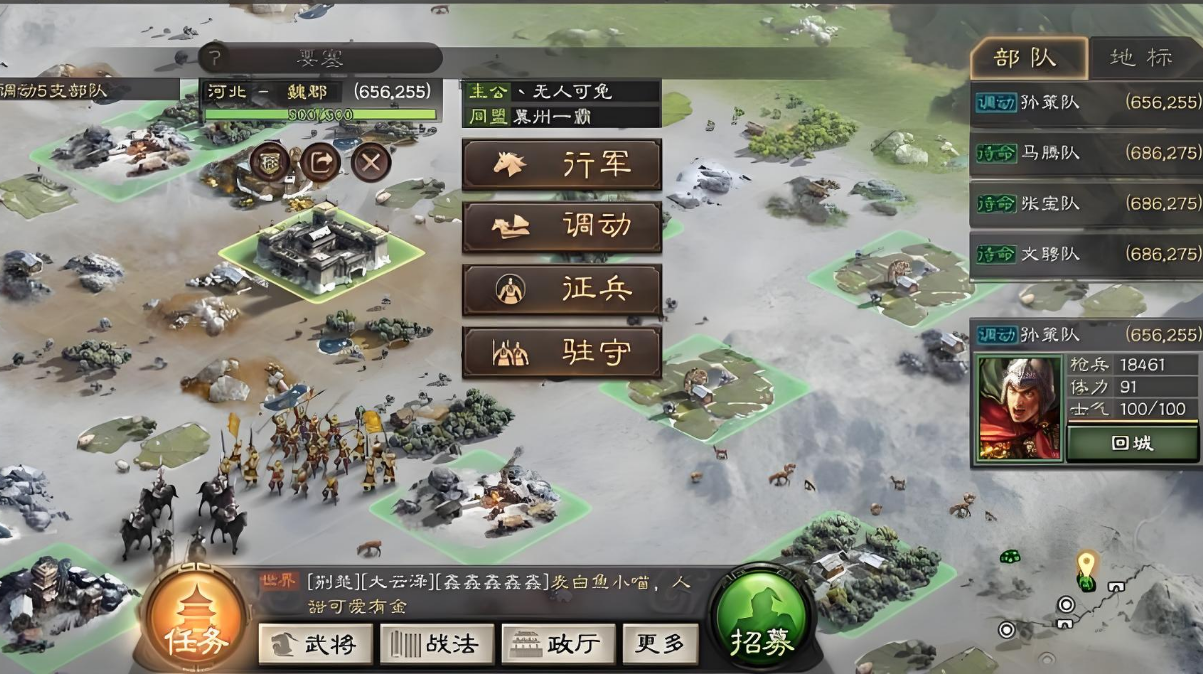Click the 回城 return-to-city button

coord(1131,443)
